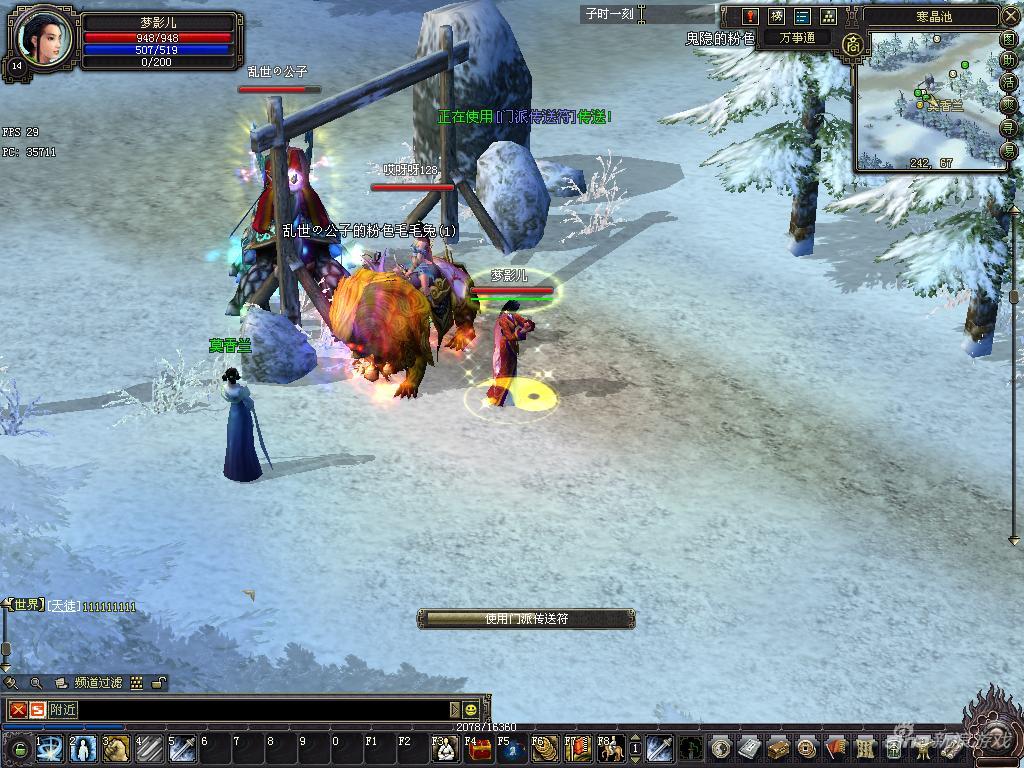The image size is (1024, 768).
Task: Click the red exclamation mark icon
Action: 750,16
